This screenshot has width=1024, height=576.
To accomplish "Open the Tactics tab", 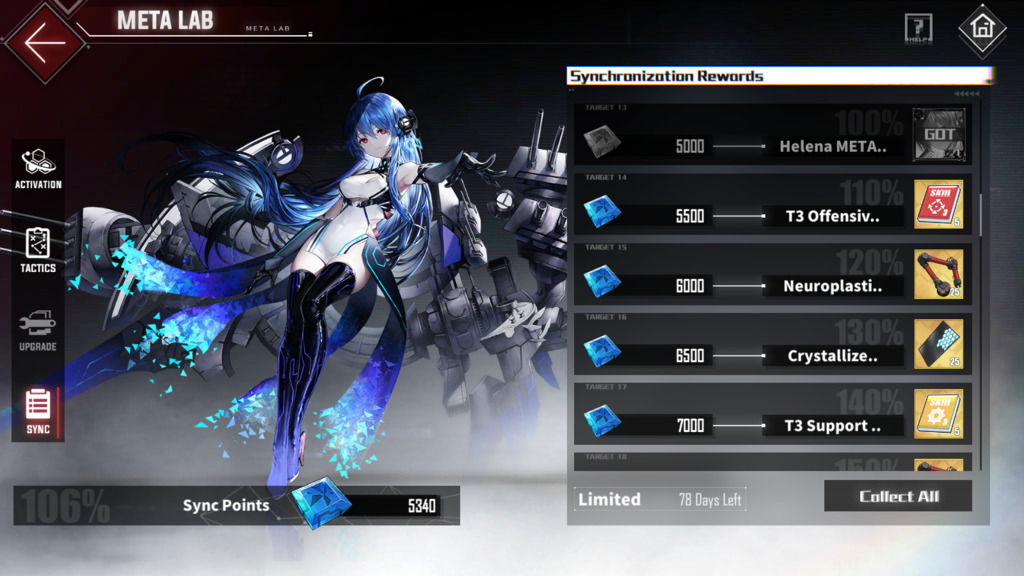I will (x=38, y=250).
